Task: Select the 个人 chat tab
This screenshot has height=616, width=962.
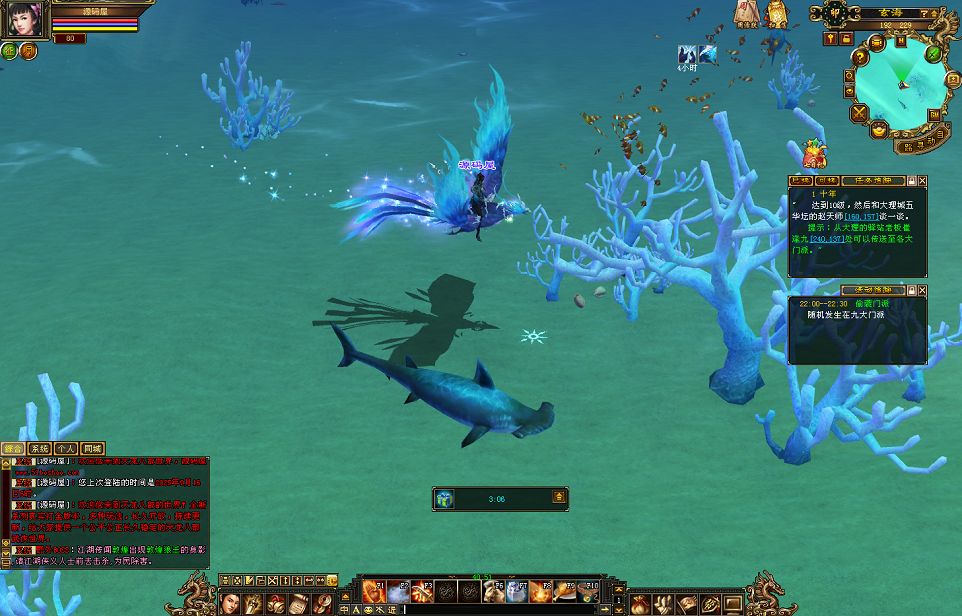Action: pos(66,449)
